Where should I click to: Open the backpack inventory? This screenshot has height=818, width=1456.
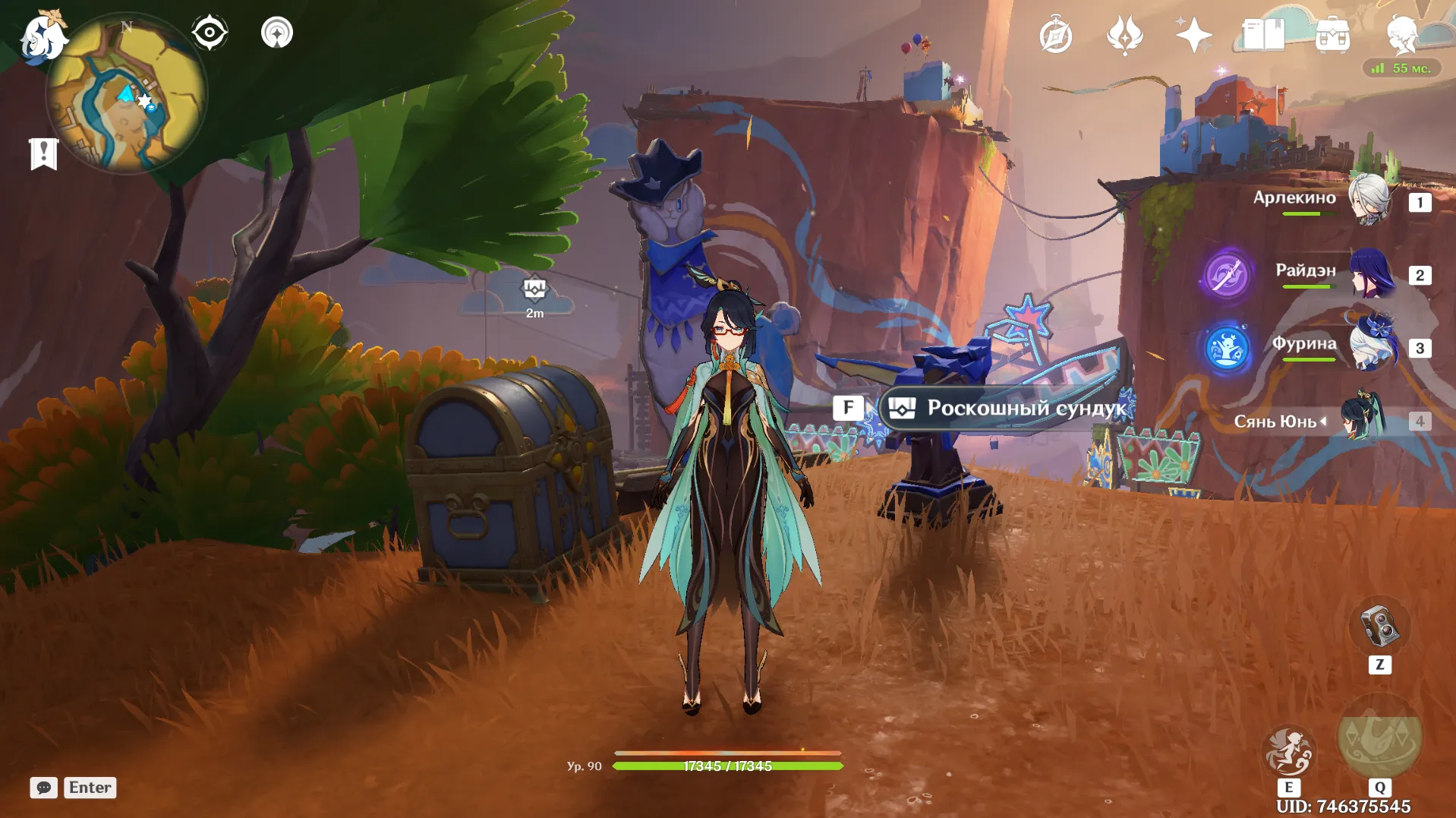[1332, 35]
